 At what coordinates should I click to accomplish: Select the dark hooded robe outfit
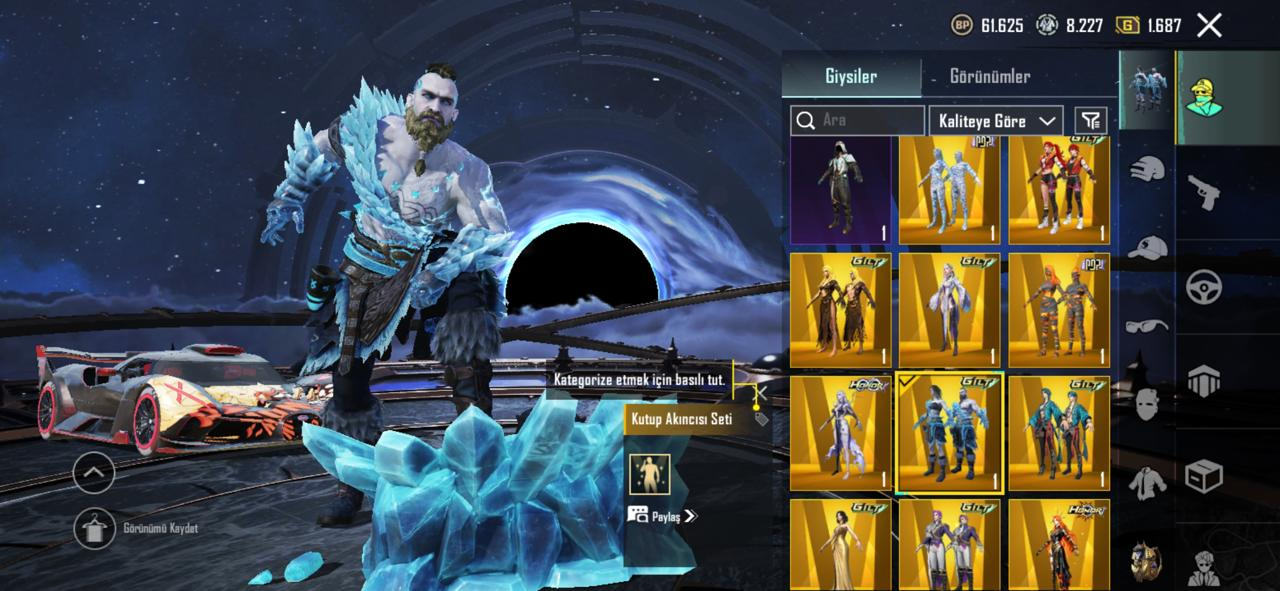tap(840, 191)
